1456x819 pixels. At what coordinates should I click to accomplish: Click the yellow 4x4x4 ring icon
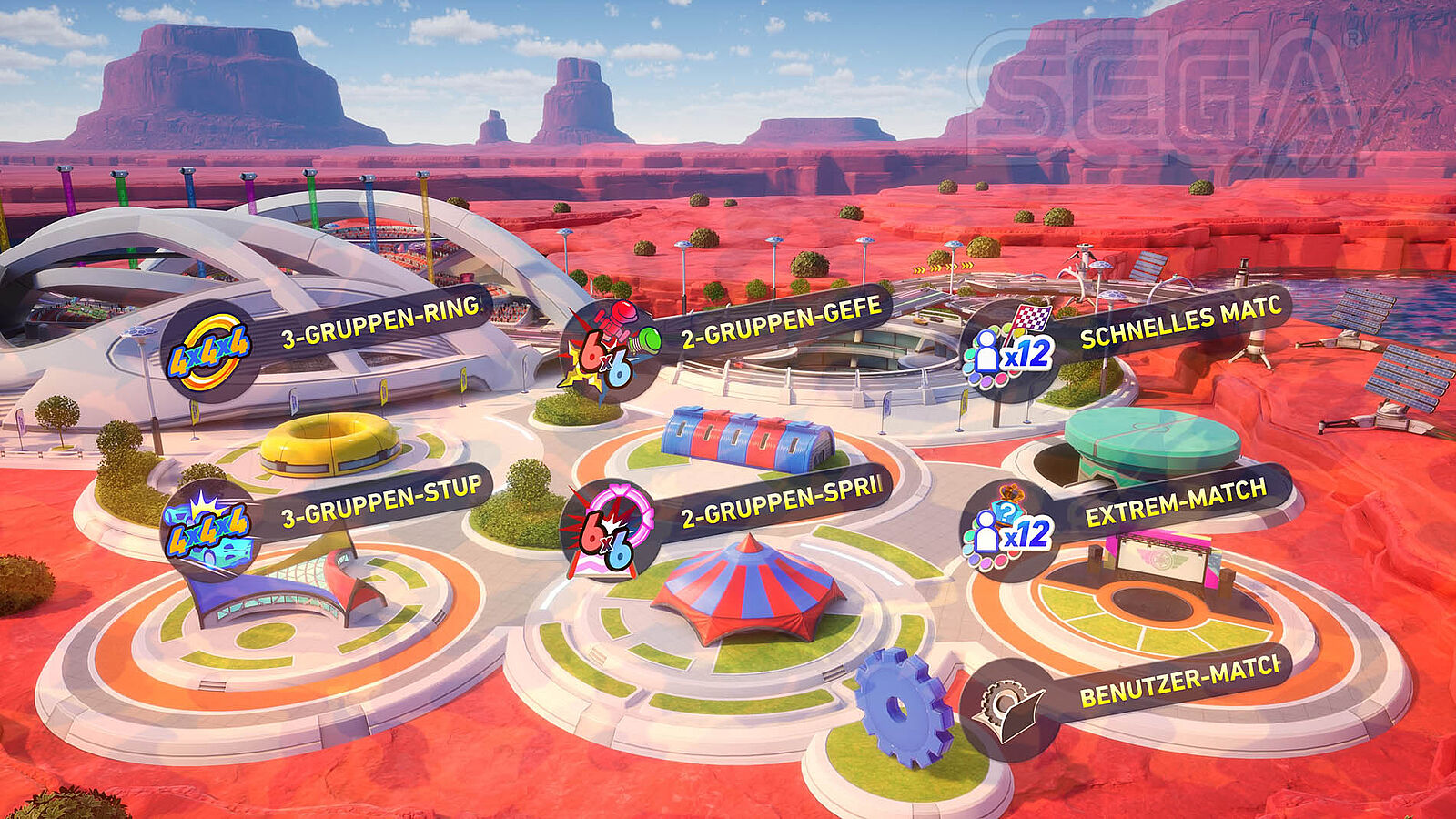(209, 350)
